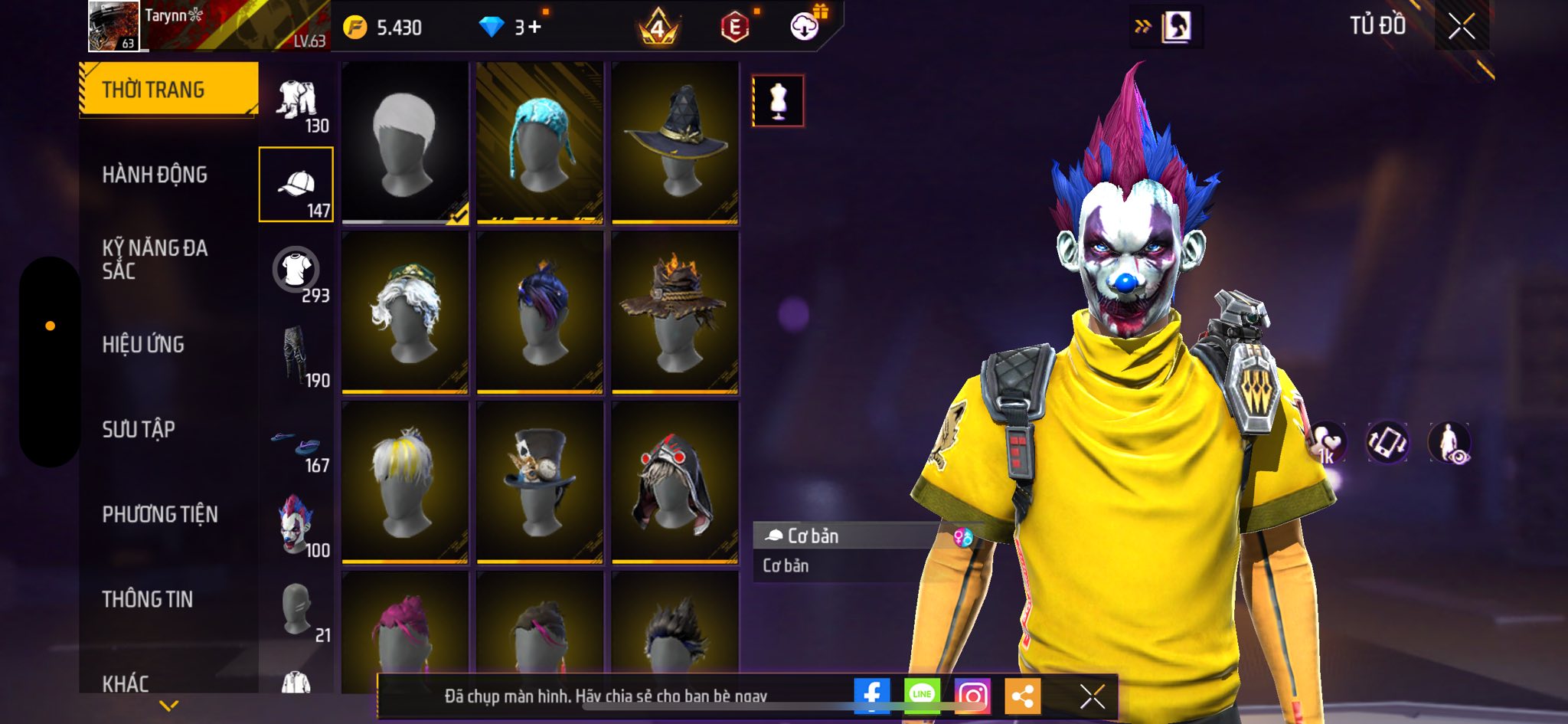Pick the burning scarecrow straw hat

[x=675, y=312]
